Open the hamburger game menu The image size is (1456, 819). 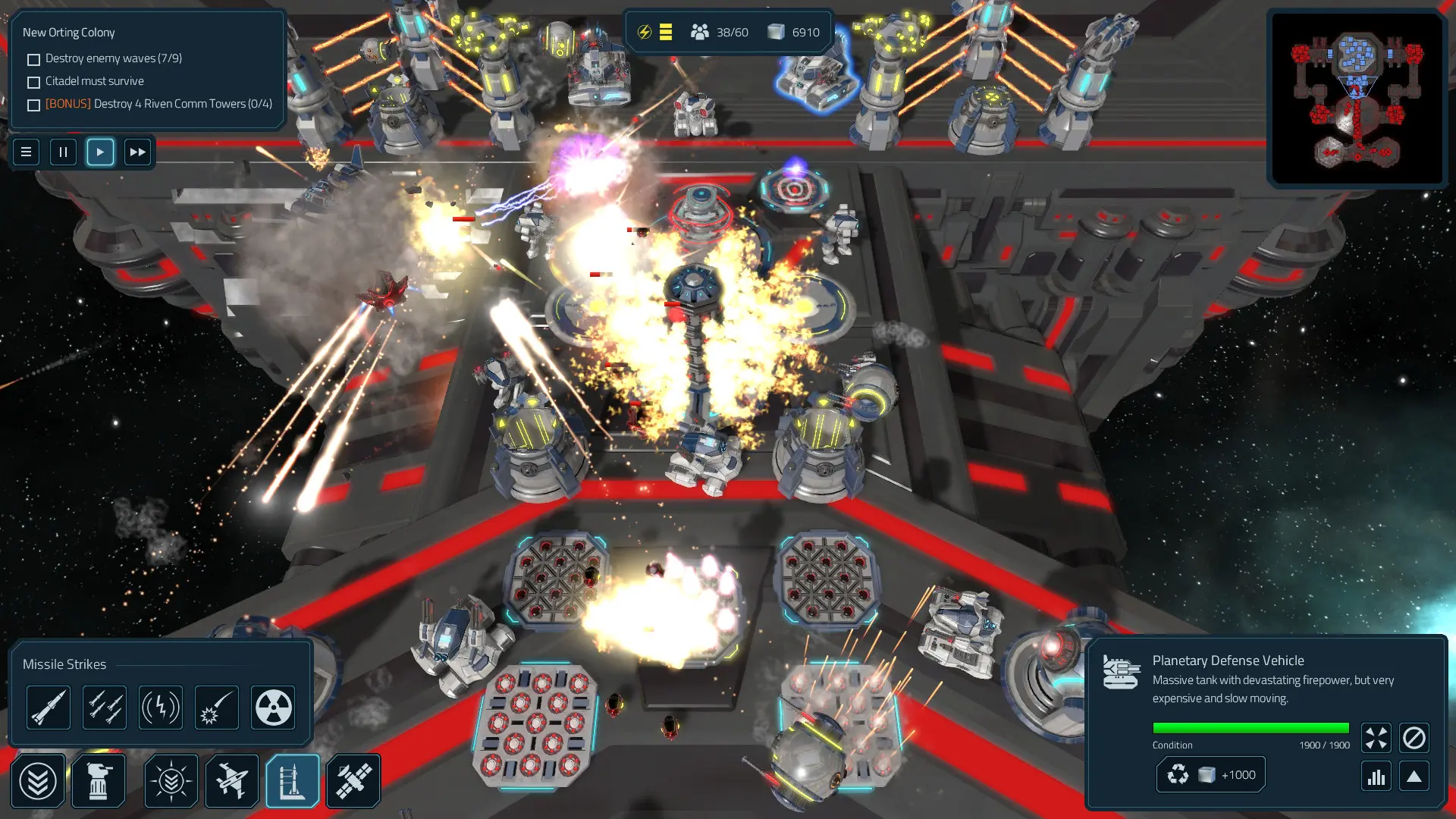26,152
